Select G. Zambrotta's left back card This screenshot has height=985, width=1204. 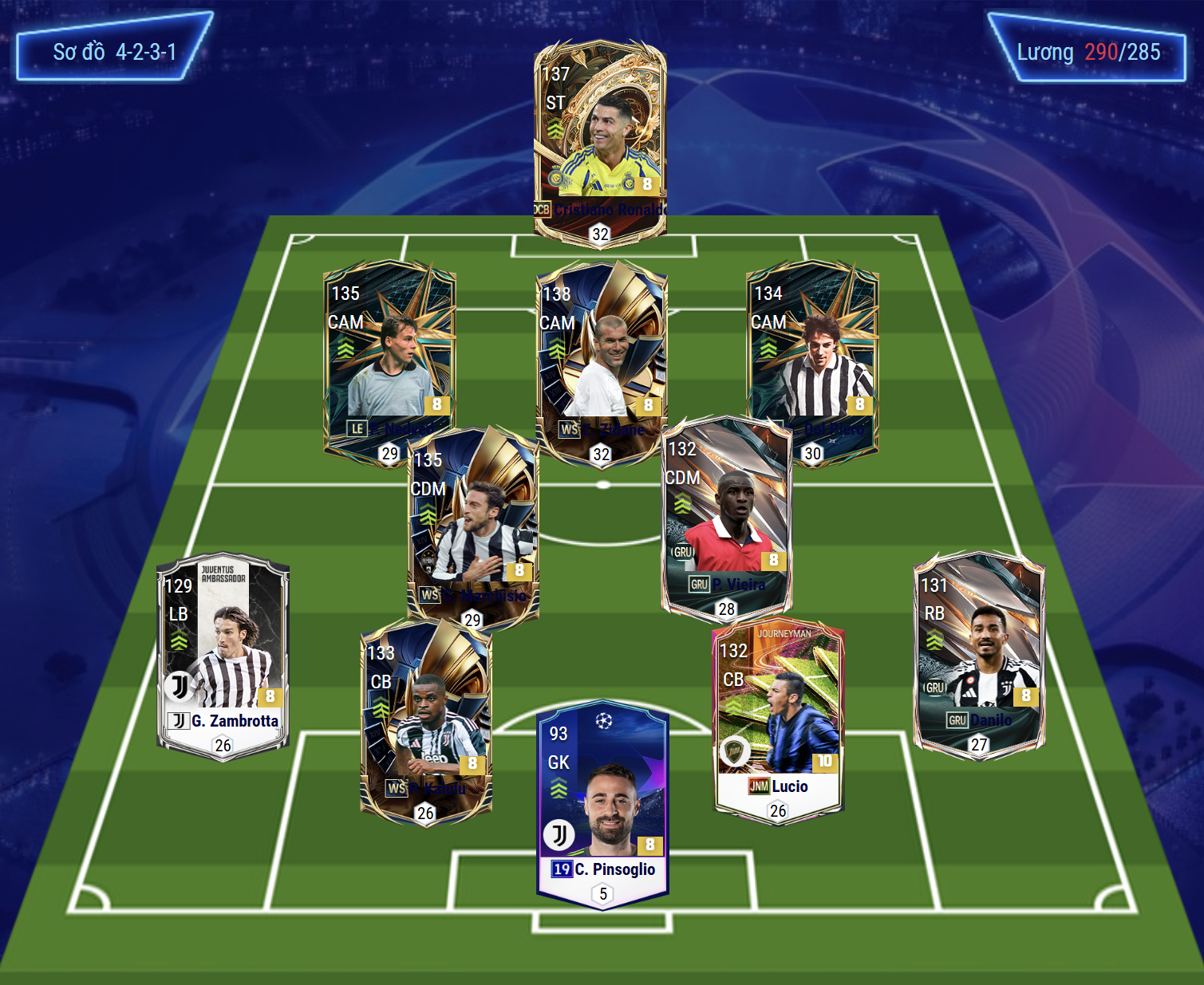223,656
